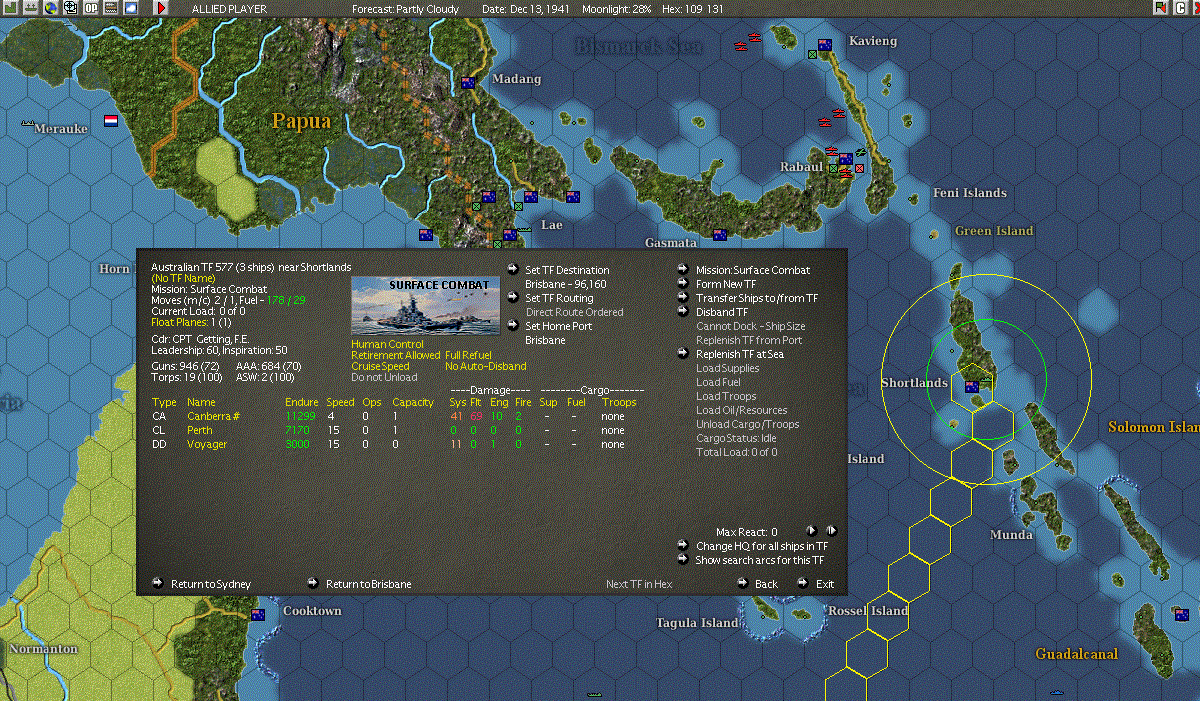Screen dimensions: 1200x701
Task: Open details for light cruiser Perth
Action: click(x=199, y=430)
